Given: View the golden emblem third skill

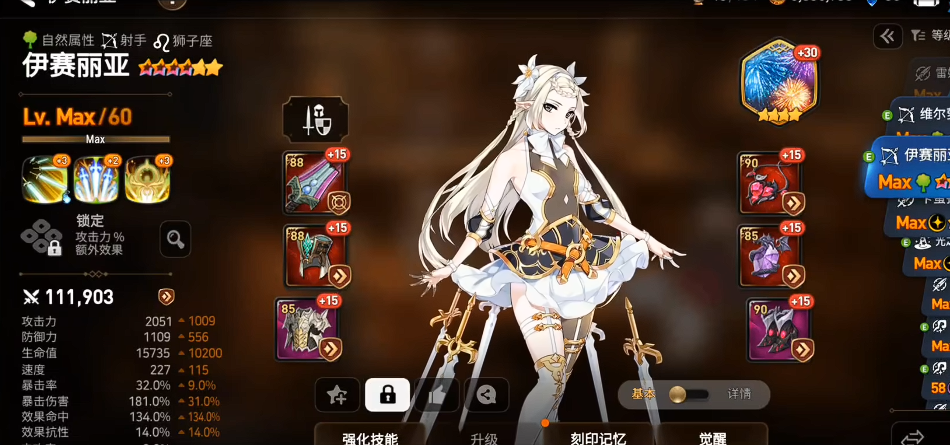Looking at the screenshot, I should click(147, 180).
